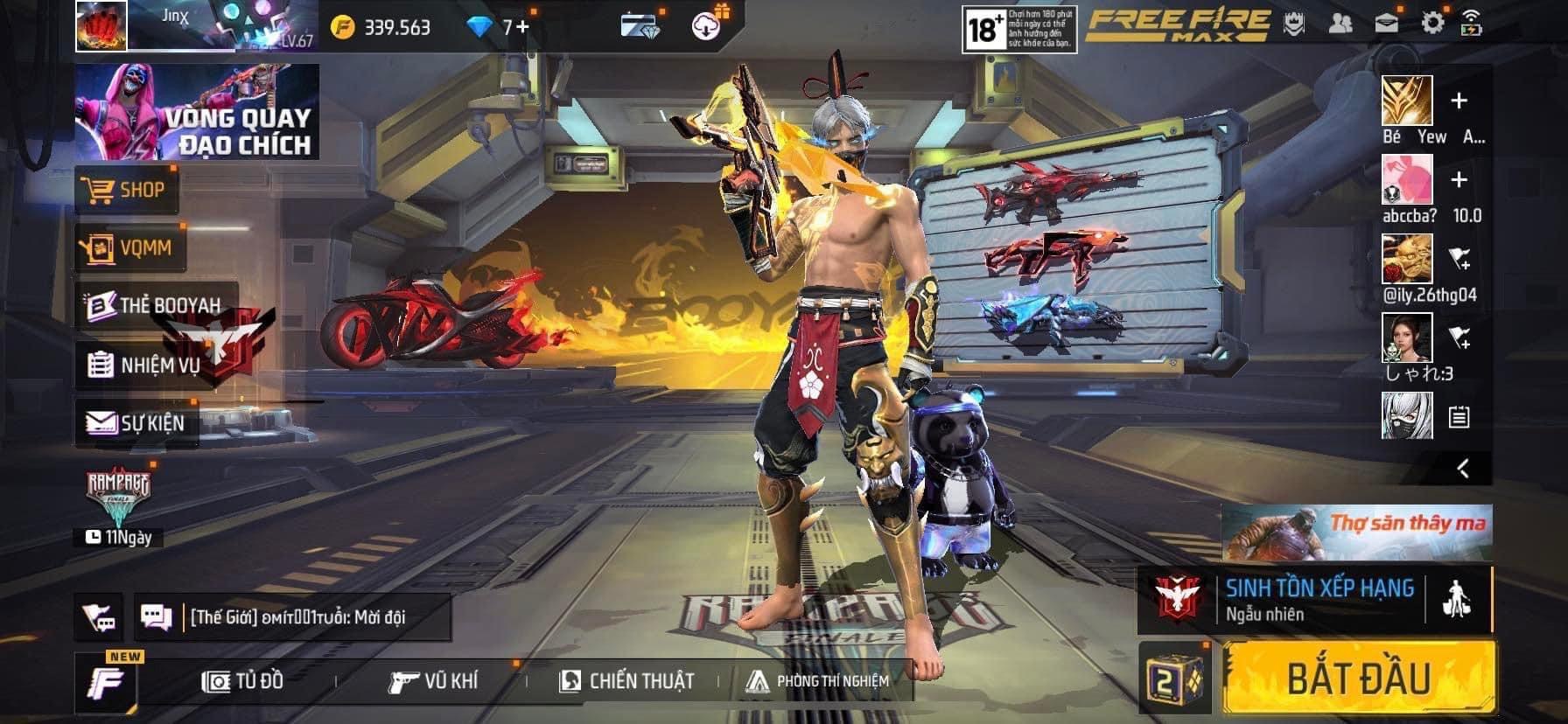Image resolution: width=1568 pixels, height=724 pixels.
Task: Add diamonds with the plus button
Action: coord(522,27)
